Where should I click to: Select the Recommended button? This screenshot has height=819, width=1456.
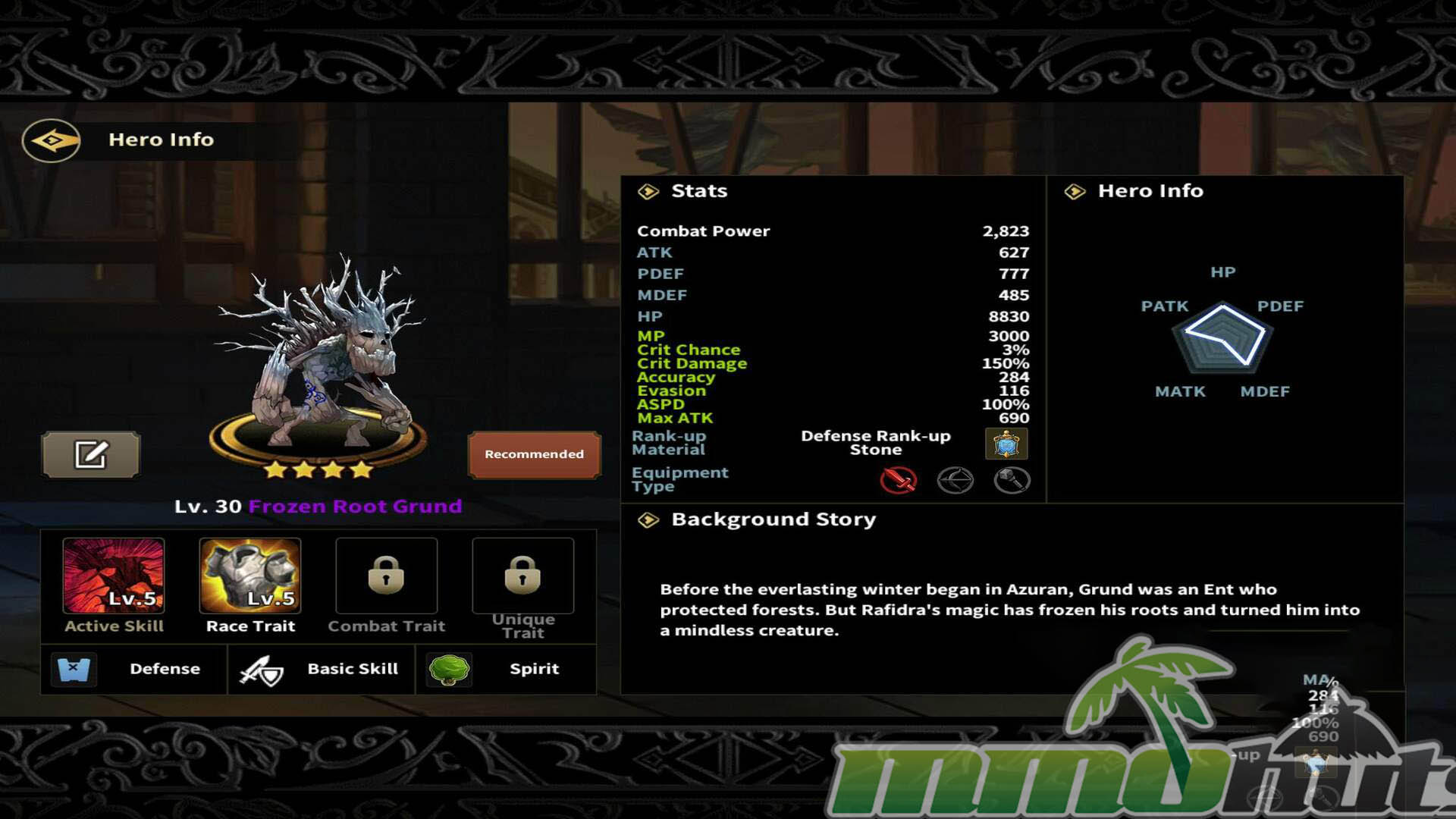[534, 454]
